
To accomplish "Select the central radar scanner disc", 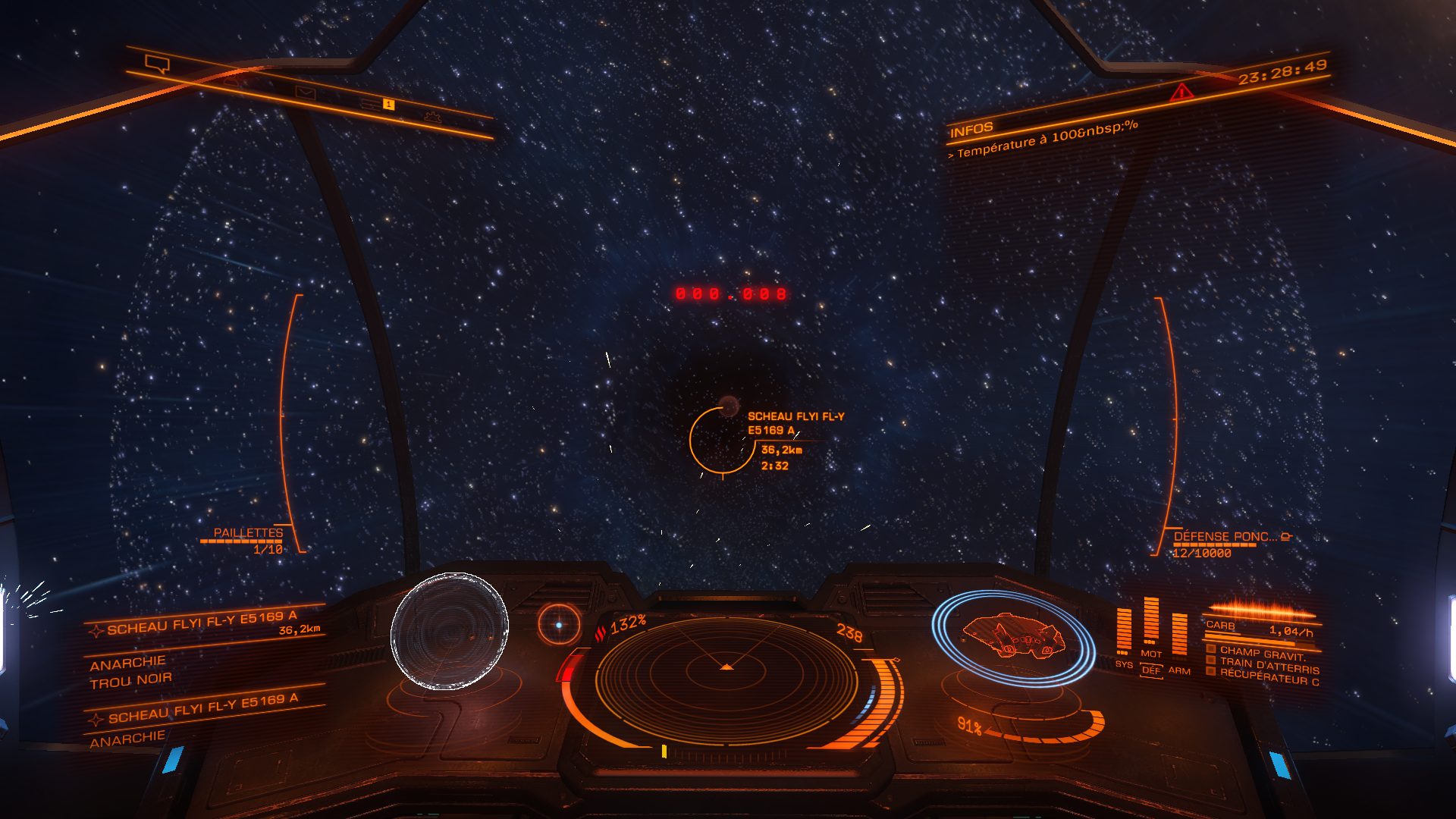I will (726, 669).
